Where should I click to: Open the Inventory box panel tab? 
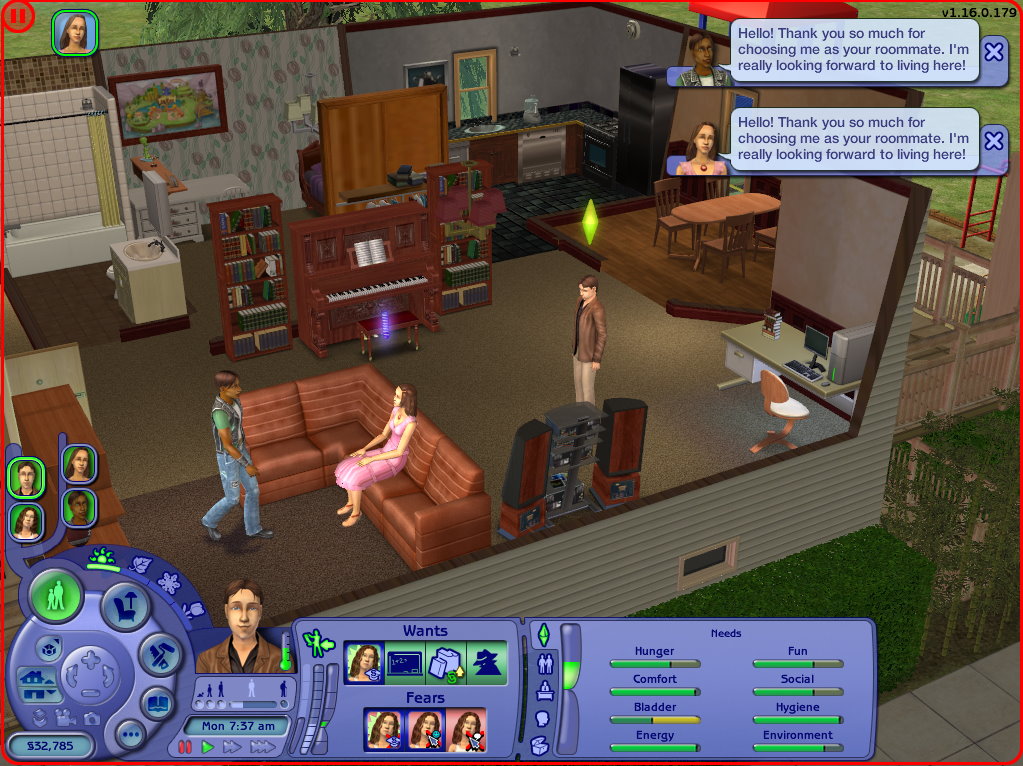click(540, 745)
